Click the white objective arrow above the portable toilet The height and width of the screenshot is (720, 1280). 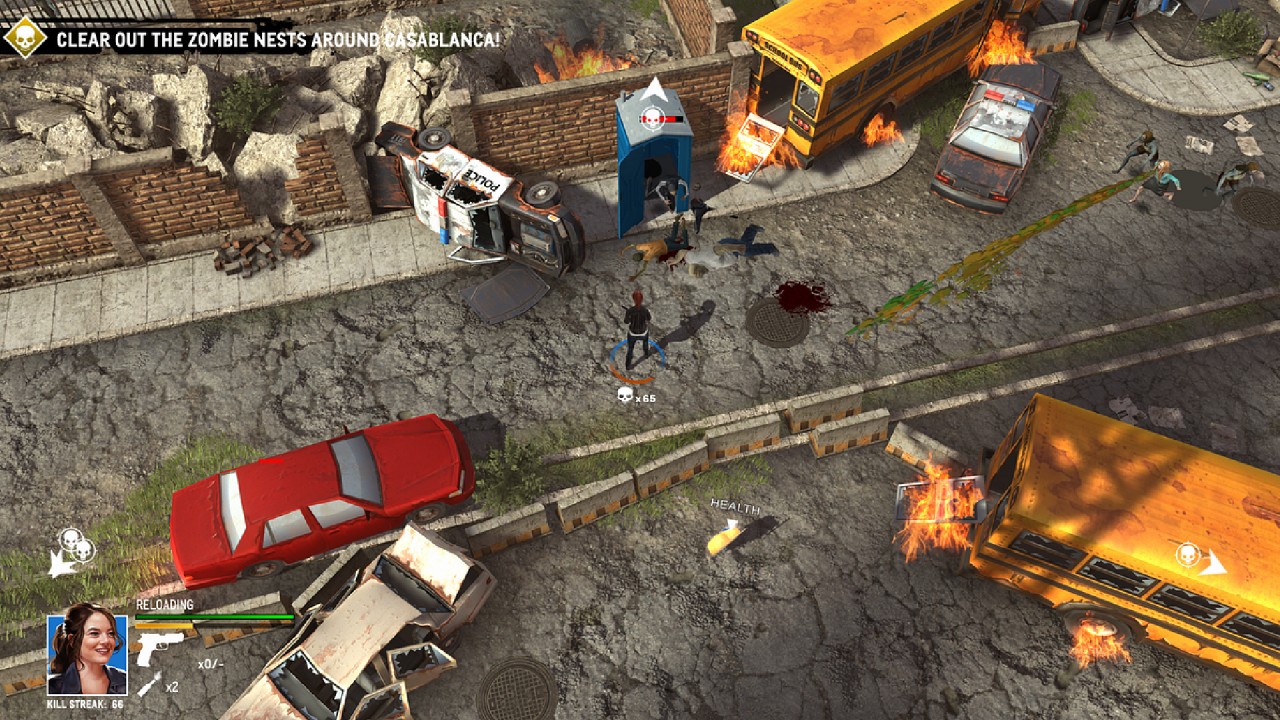651,86
